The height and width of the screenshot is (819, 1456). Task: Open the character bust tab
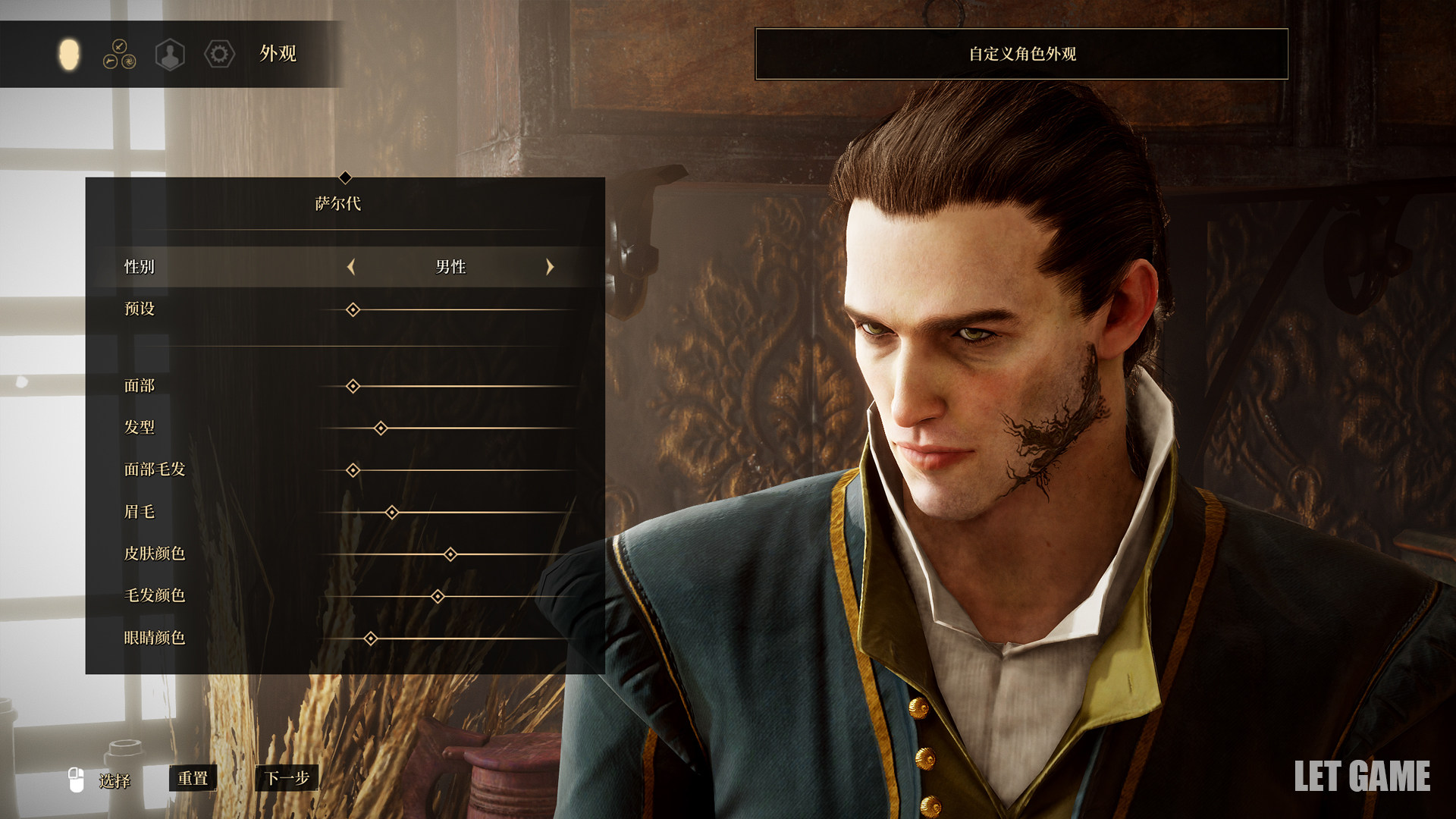[170, 55]
